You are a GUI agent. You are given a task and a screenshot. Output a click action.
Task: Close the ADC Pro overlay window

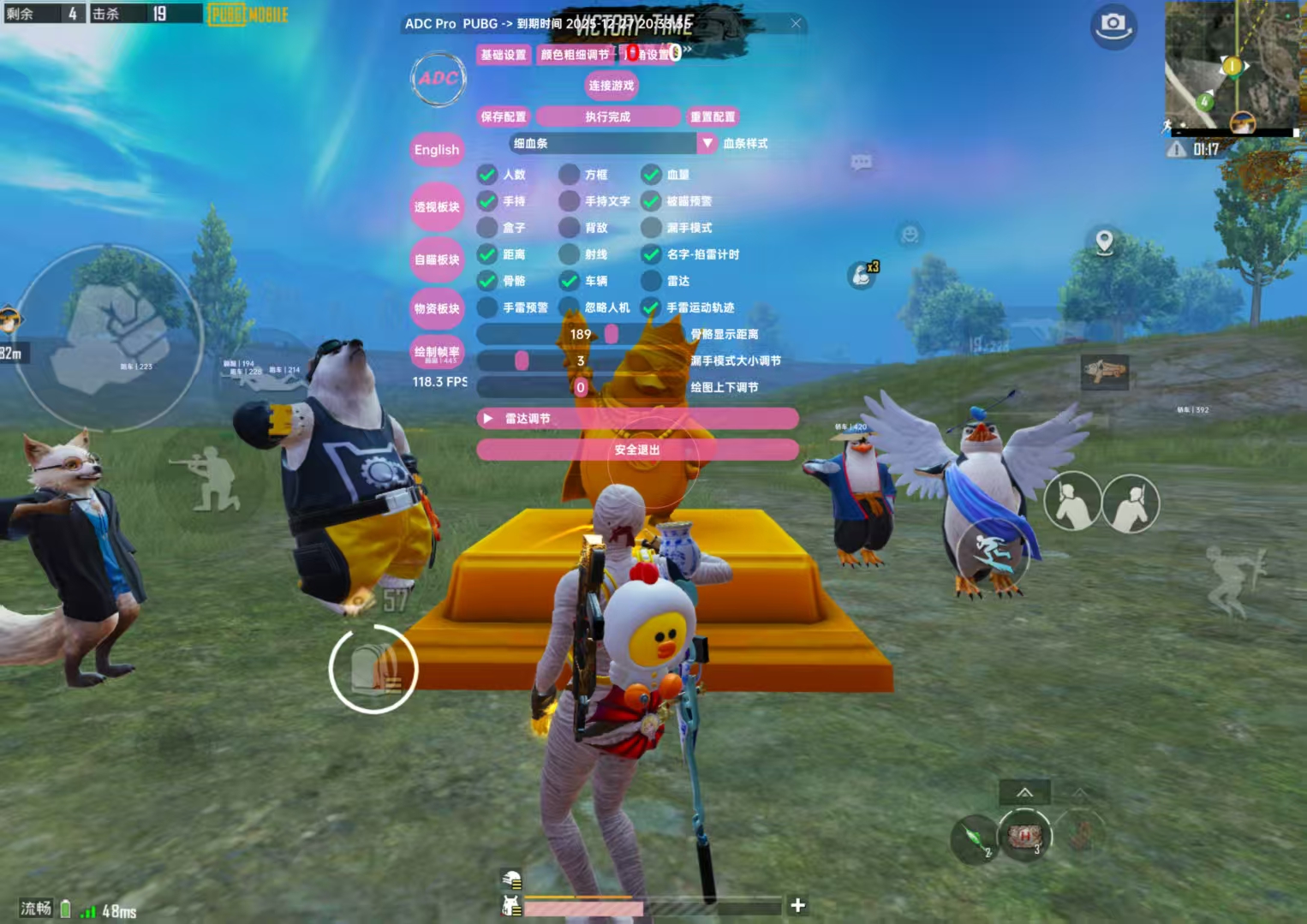coord(796,23)
